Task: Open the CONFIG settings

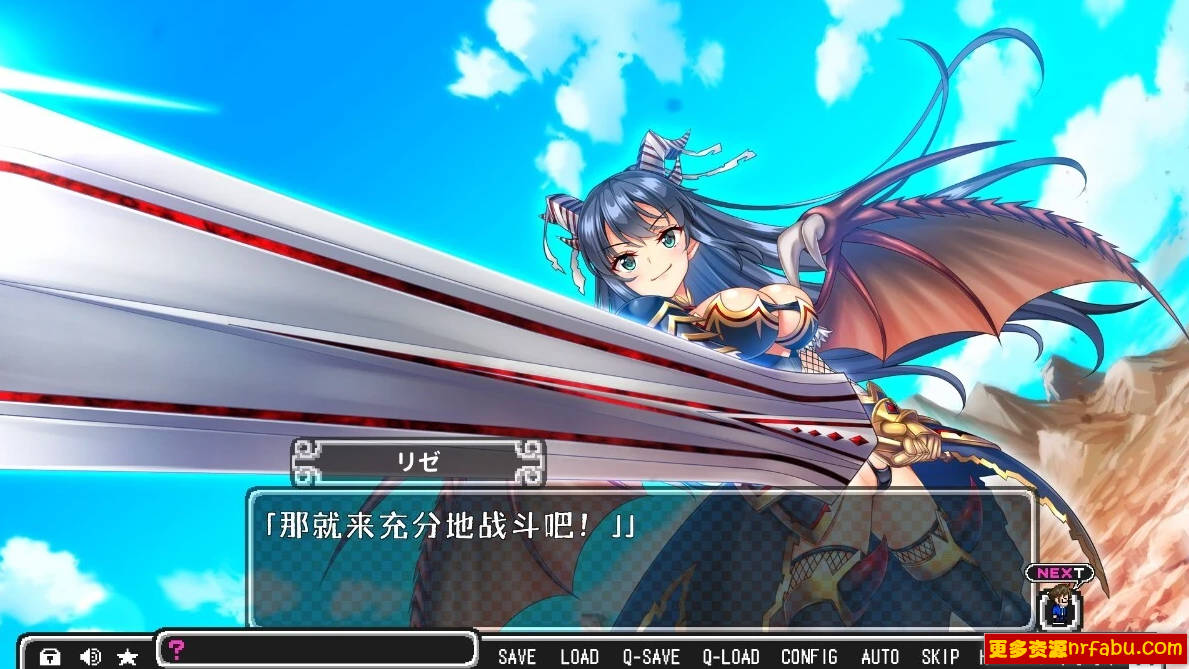Action: coord(809,656)
